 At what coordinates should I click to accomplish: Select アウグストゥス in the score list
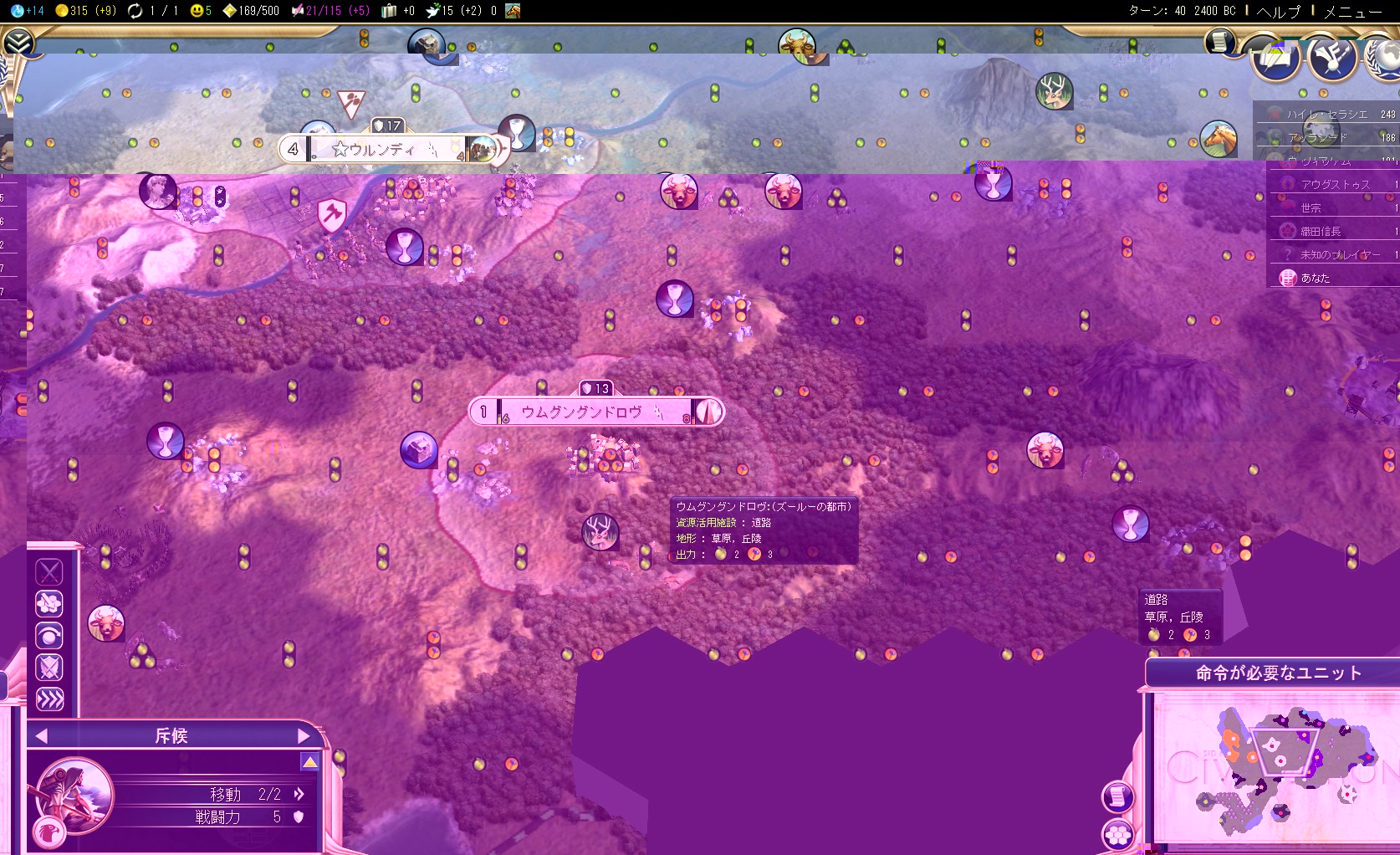pyautogui.click(x=1335, y=184)
